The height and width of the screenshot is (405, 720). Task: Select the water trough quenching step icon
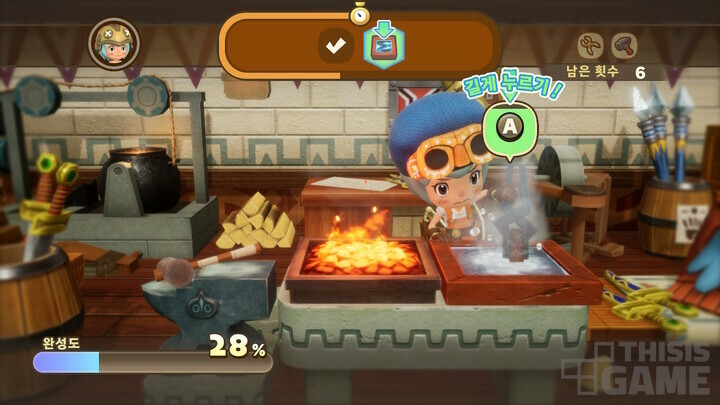pyautogui.click(x=383, y=45)
